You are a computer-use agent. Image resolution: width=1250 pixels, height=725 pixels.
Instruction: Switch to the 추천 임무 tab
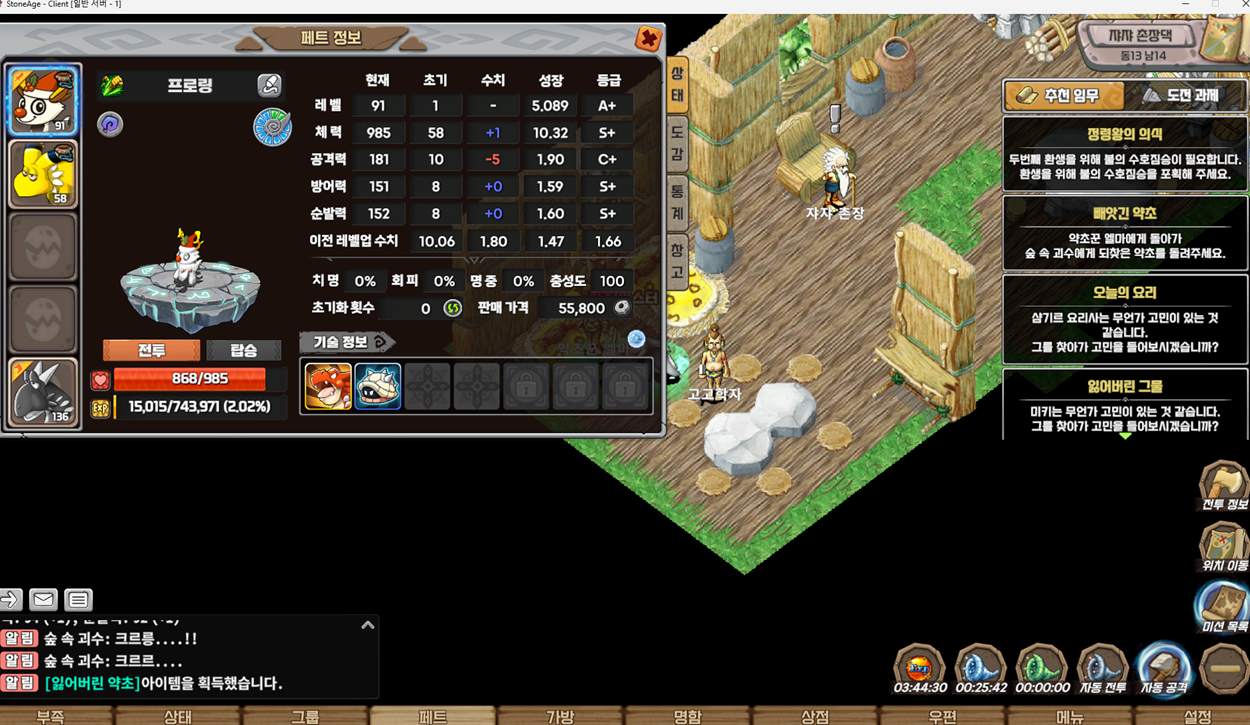1063,96
